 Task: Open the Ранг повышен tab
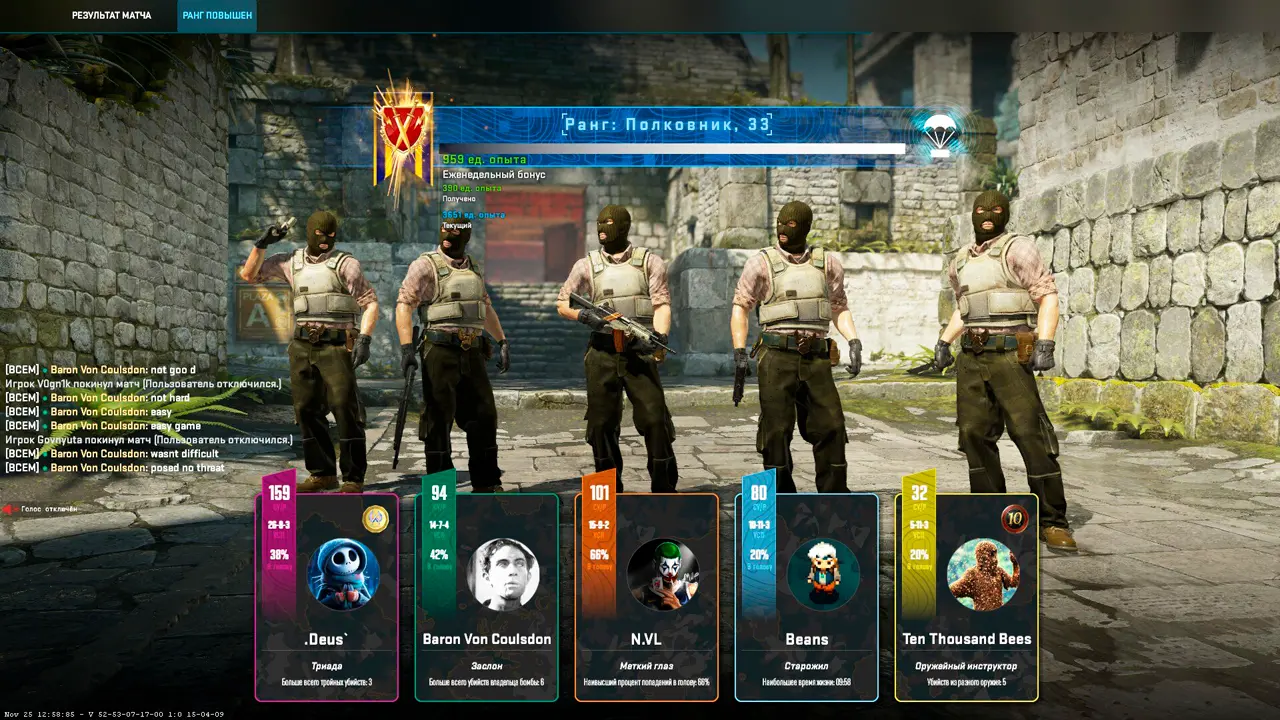(x=217, y=16)
